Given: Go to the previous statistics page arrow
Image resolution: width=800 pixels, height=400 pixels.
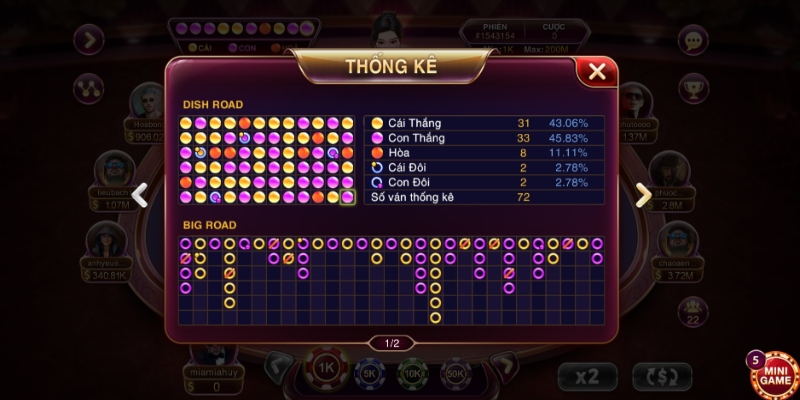Looking at the screenshot, I should coord(141,195).
